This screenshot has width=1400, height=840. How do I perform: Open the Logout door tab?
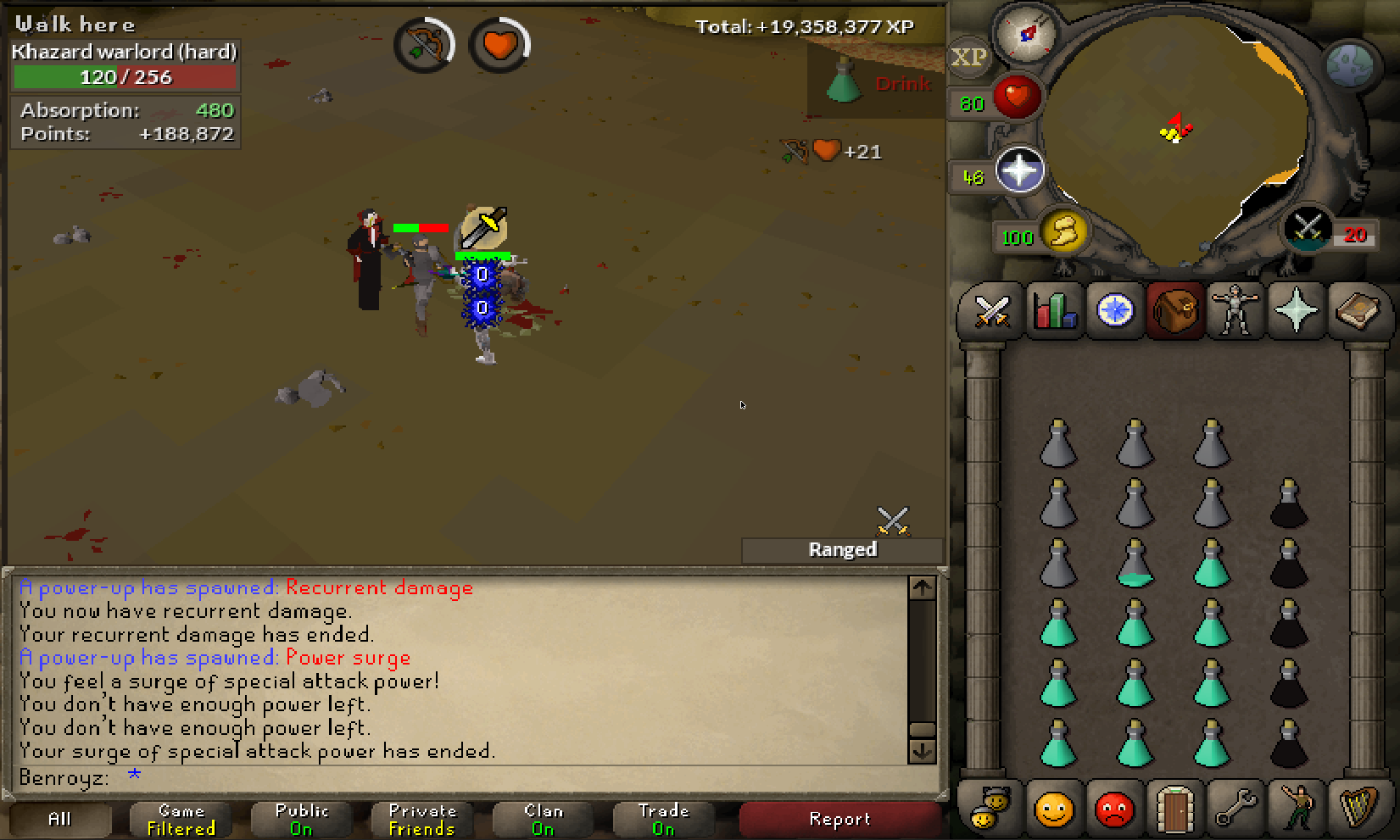point(1175,809)
